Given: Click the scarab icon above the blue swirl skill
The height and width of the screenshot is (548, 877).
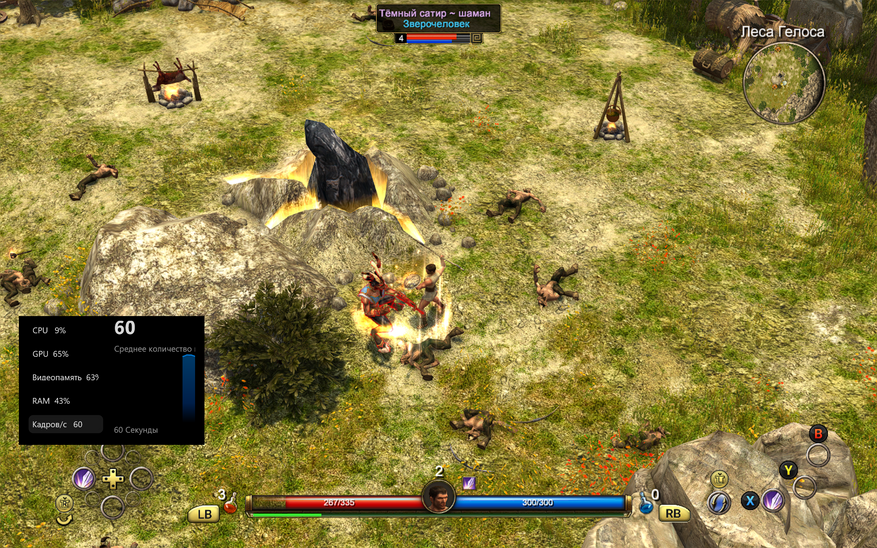Looking at the screenshot, I should click(719, 478).
